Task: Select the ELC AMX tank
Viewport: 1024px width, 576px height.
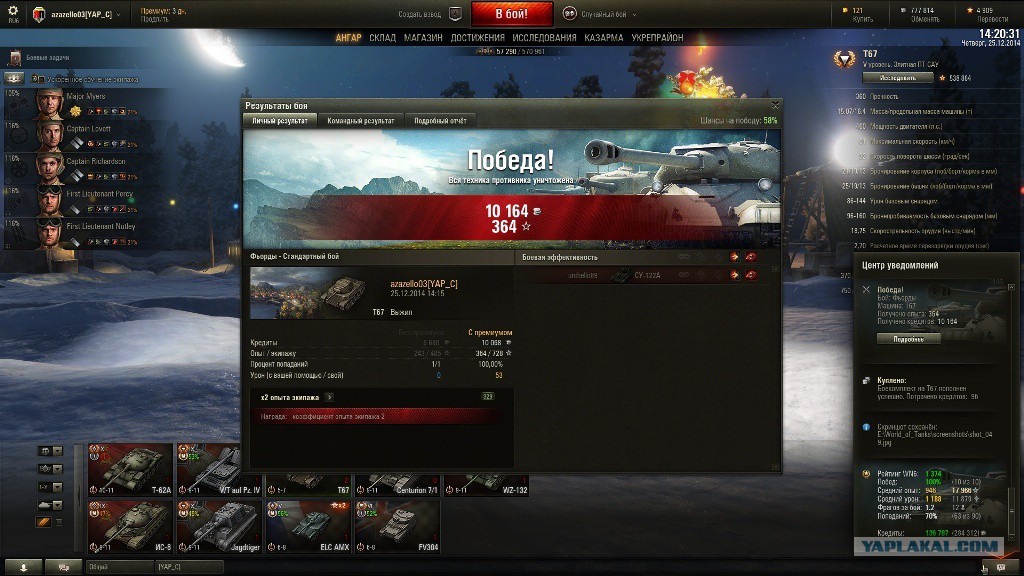Action: point(307,525)
